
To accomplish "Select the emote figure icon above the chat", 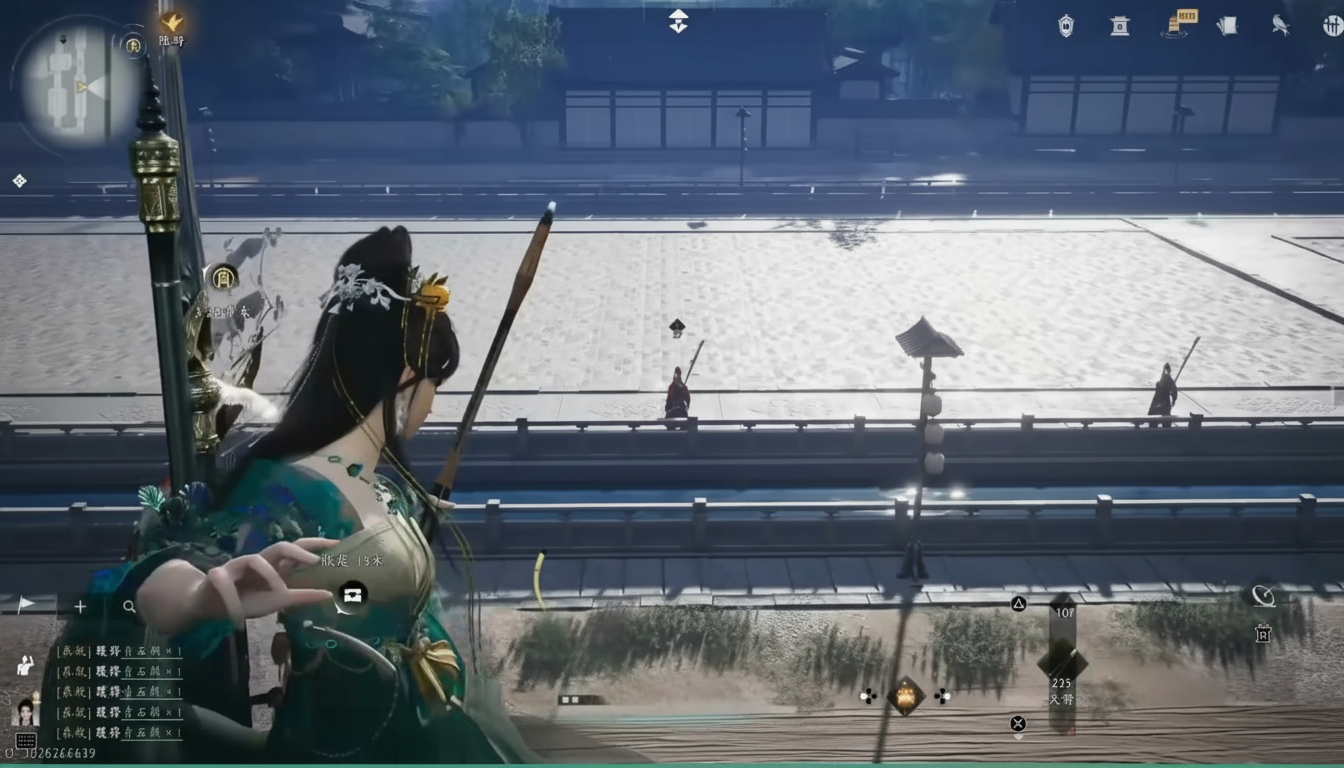I will 23,667.
